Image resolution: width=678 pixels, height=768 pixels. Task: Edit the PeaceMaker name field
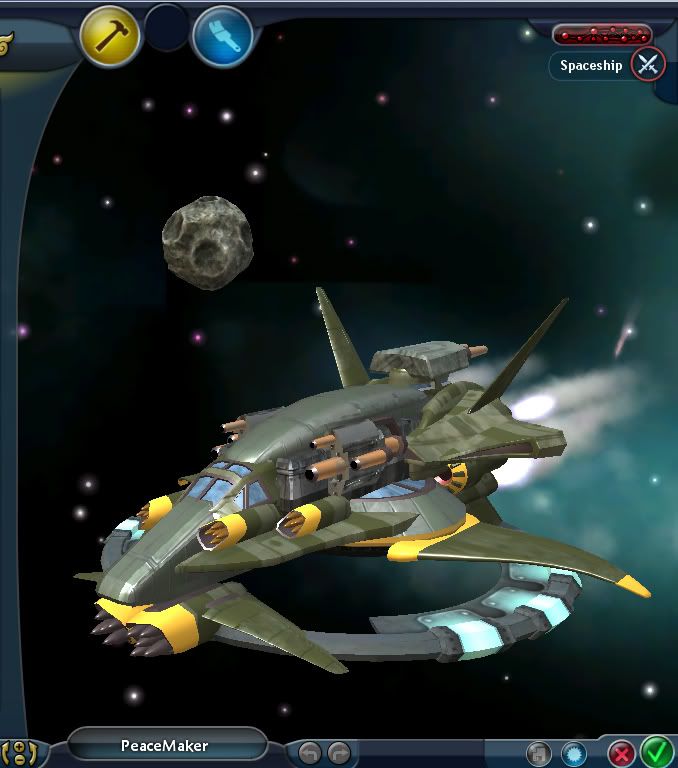[166, 745]
